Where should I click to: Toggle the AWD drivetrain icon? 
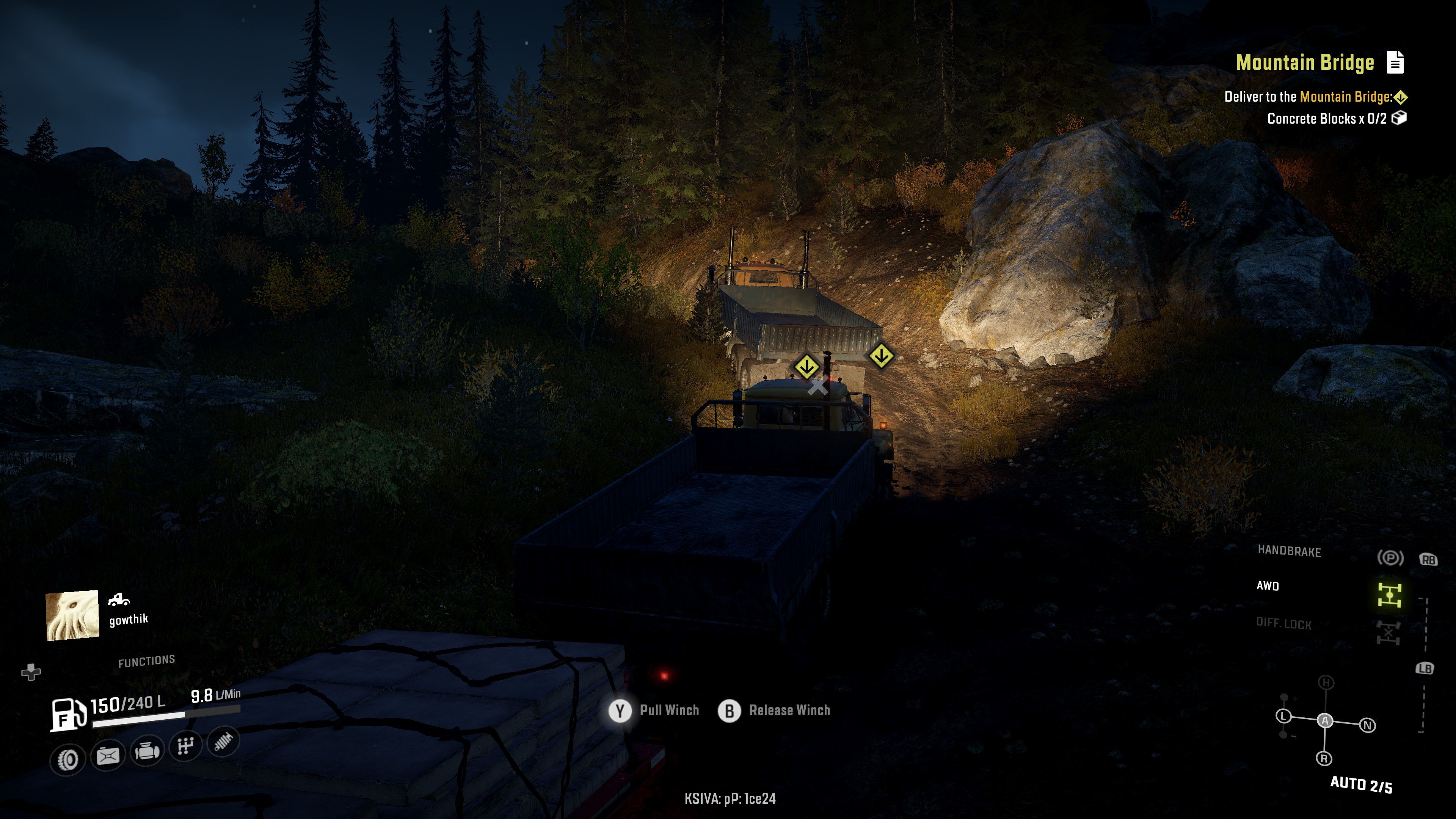[x=1389, y=595]
